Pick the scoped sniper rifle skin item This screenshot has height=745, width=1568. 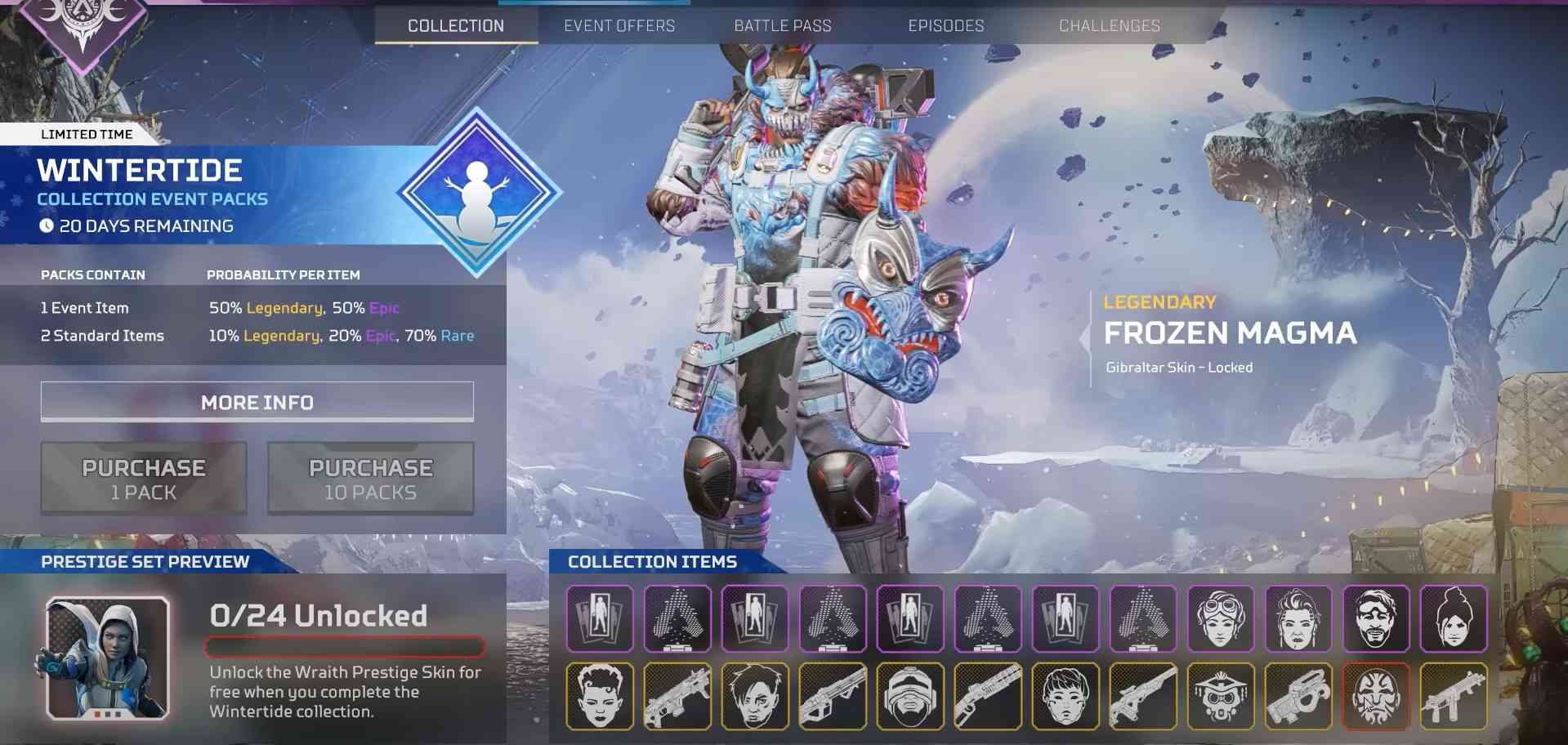coord(1142,697)
